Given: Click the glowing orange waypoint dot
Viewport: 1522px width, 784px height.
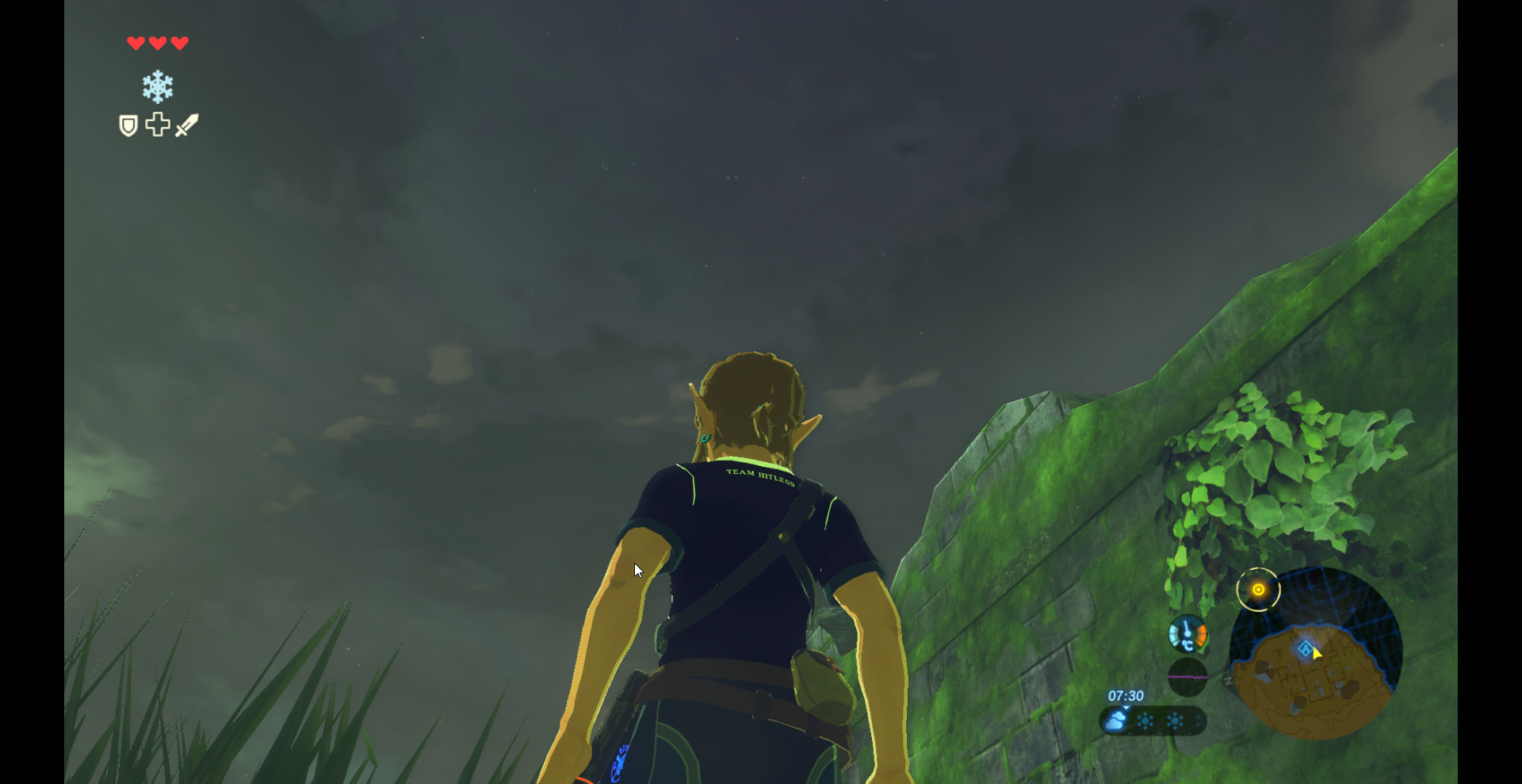Looking at the screenshot, I should [x=1258, y=589].
